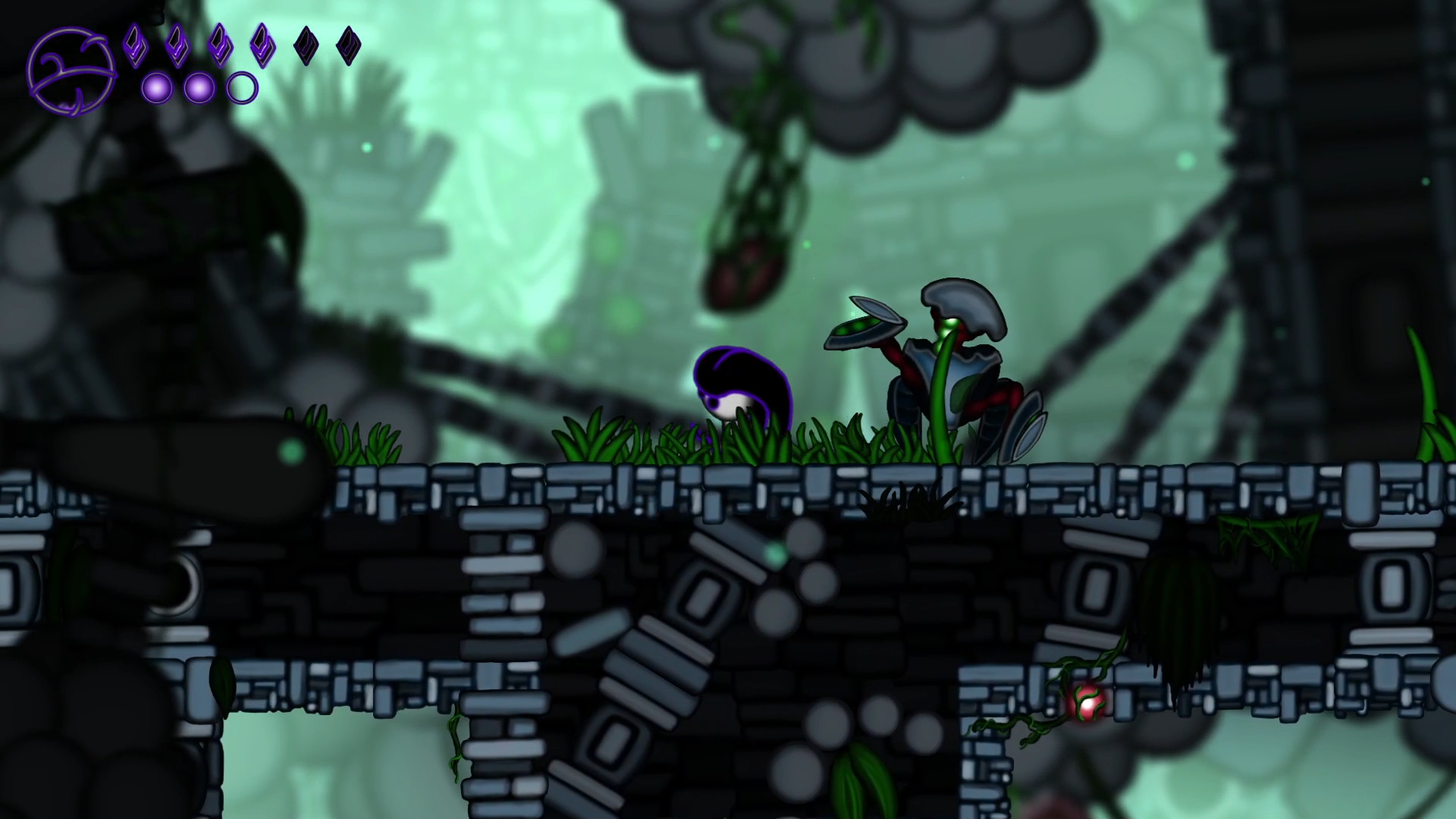This screenshot has height=819, width=1456.
Task: Click the purple character portrait emblem
Action: pos(72,68)
